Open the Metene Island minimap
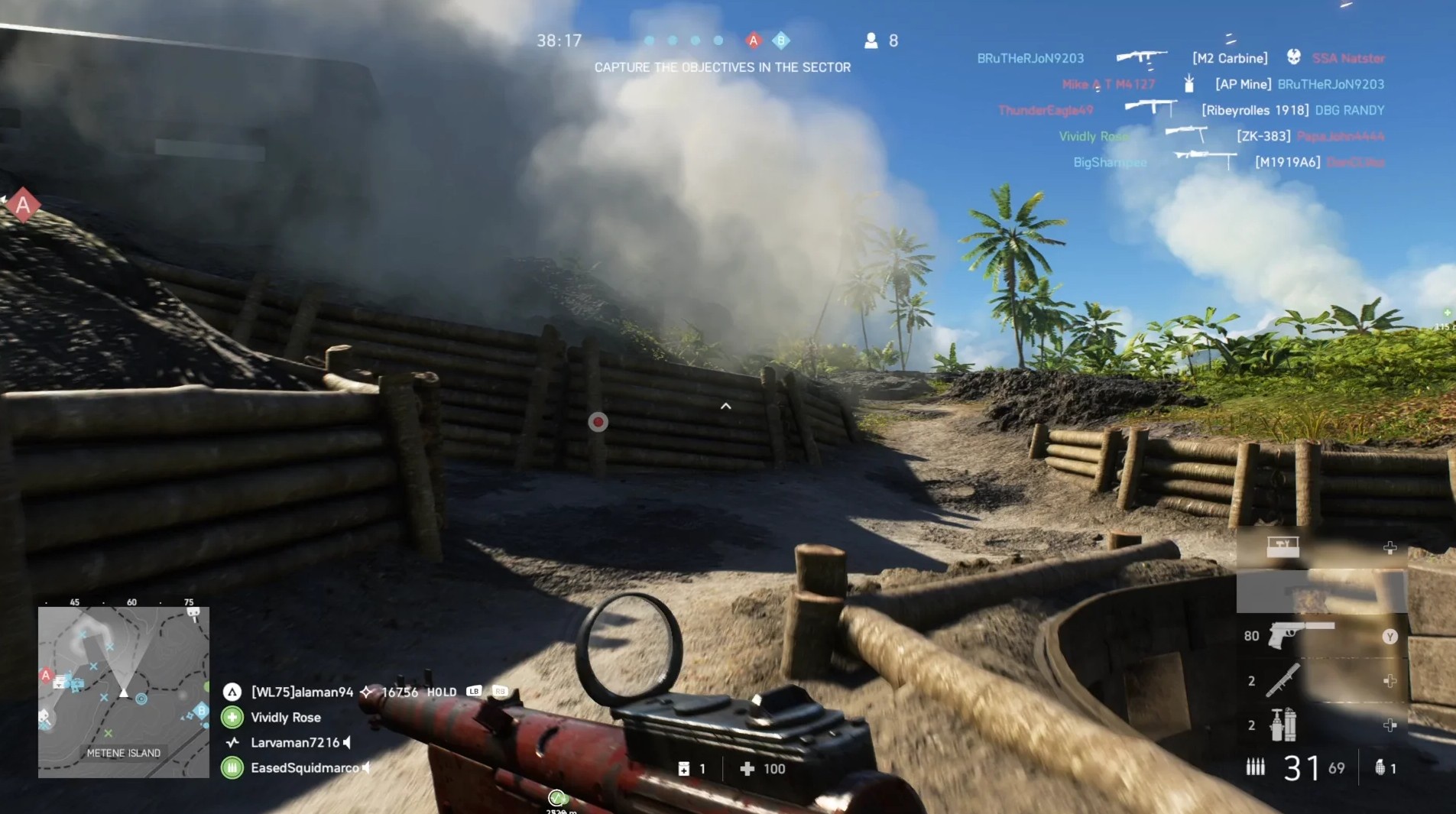 point(124,692)
